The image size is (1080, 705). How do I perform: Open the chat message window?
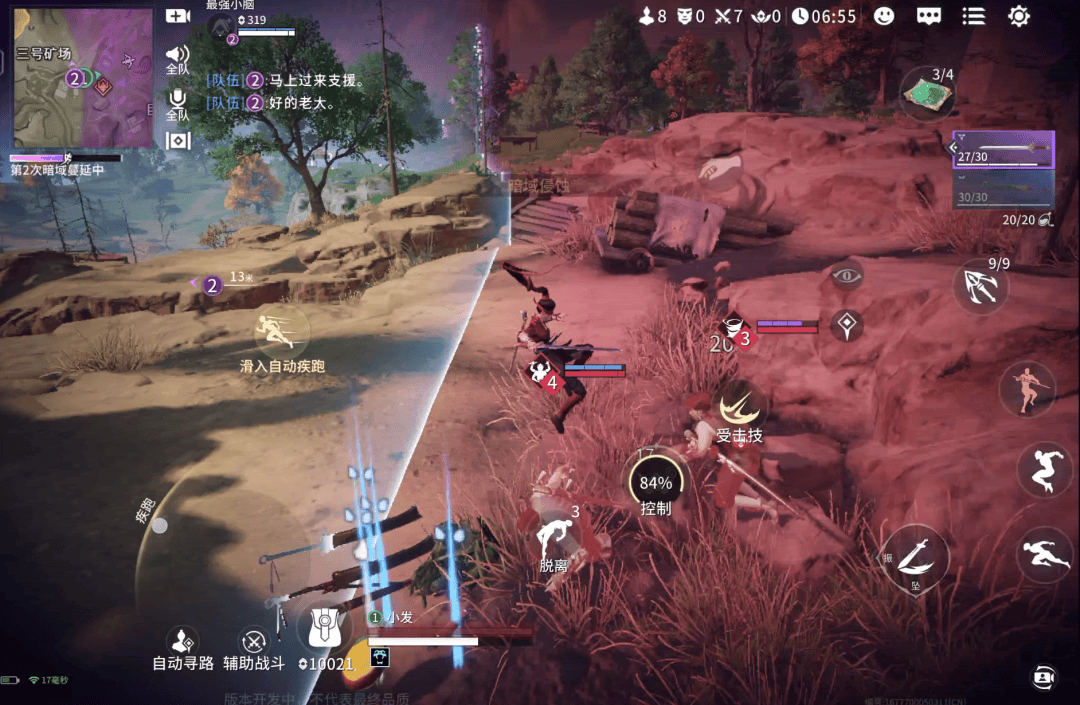[x=929, y=16]
